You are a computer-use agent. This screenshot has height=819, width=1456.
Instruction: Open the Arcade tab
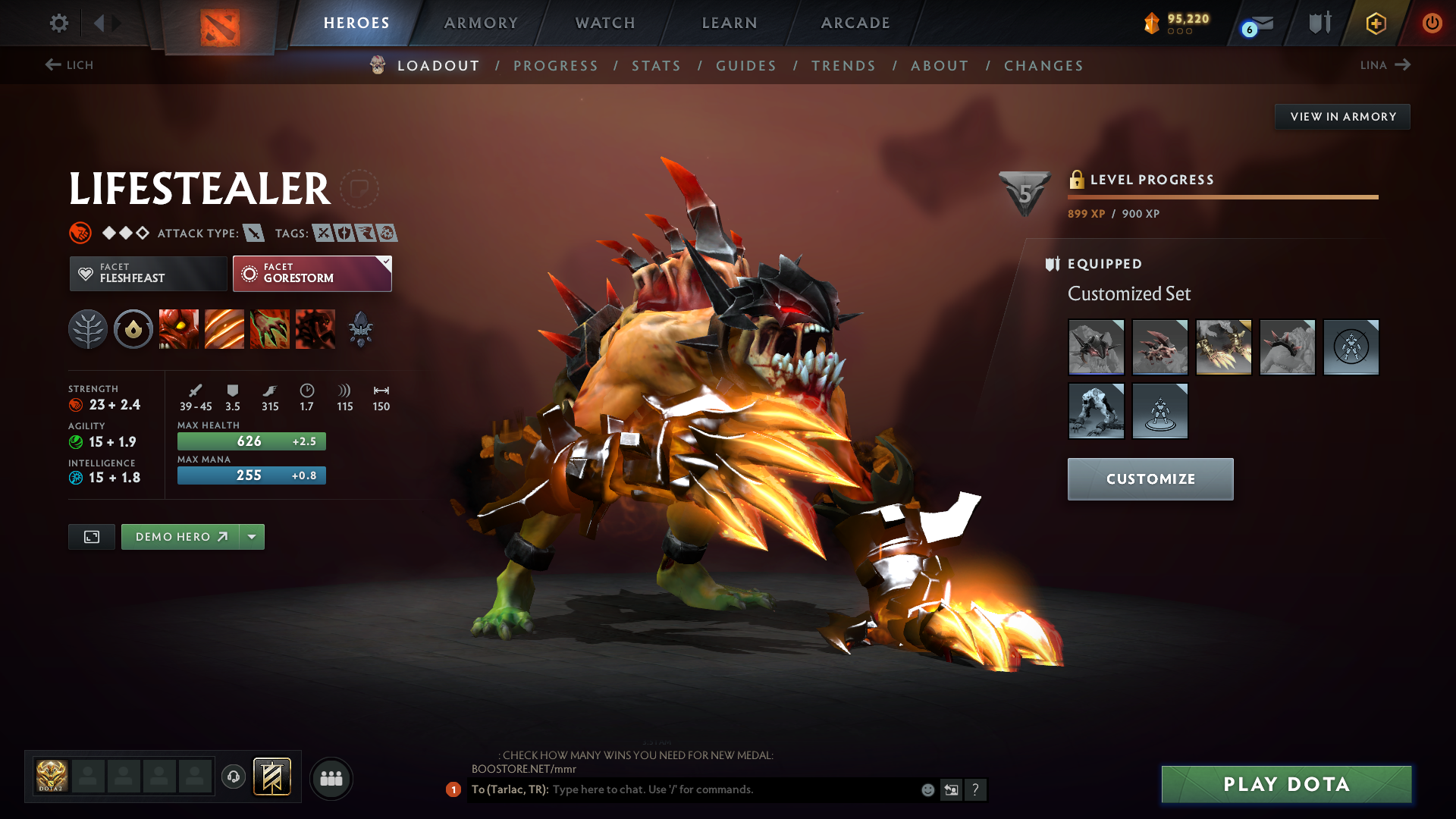click(x=855, y=23)
